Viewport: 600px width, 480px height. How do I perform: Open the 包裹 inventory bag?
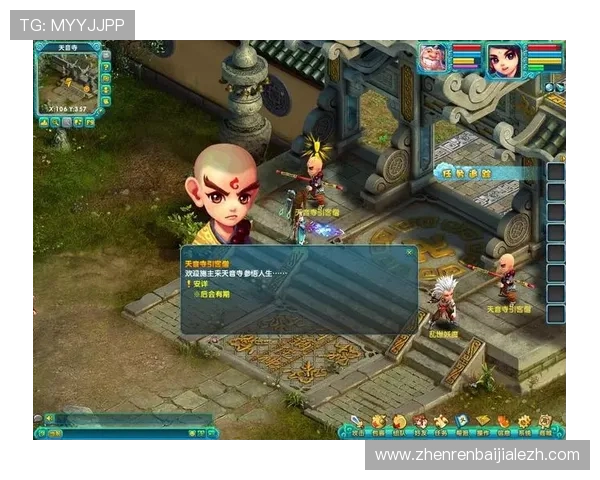click(x=378, y=424)
